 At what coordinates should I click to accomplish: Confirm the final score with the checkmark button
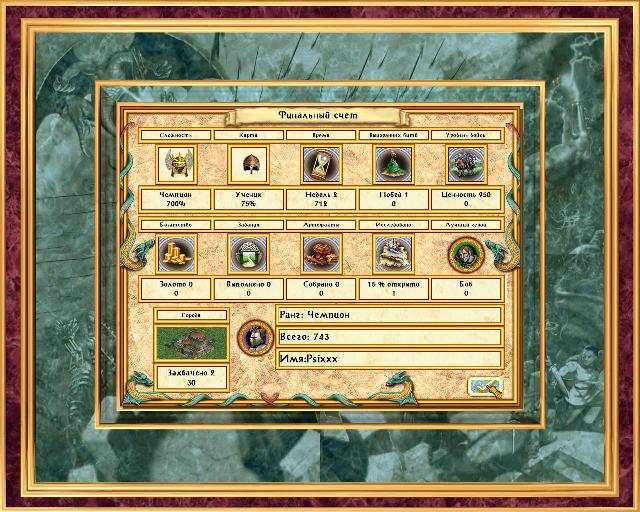click(x=485, y=387)
